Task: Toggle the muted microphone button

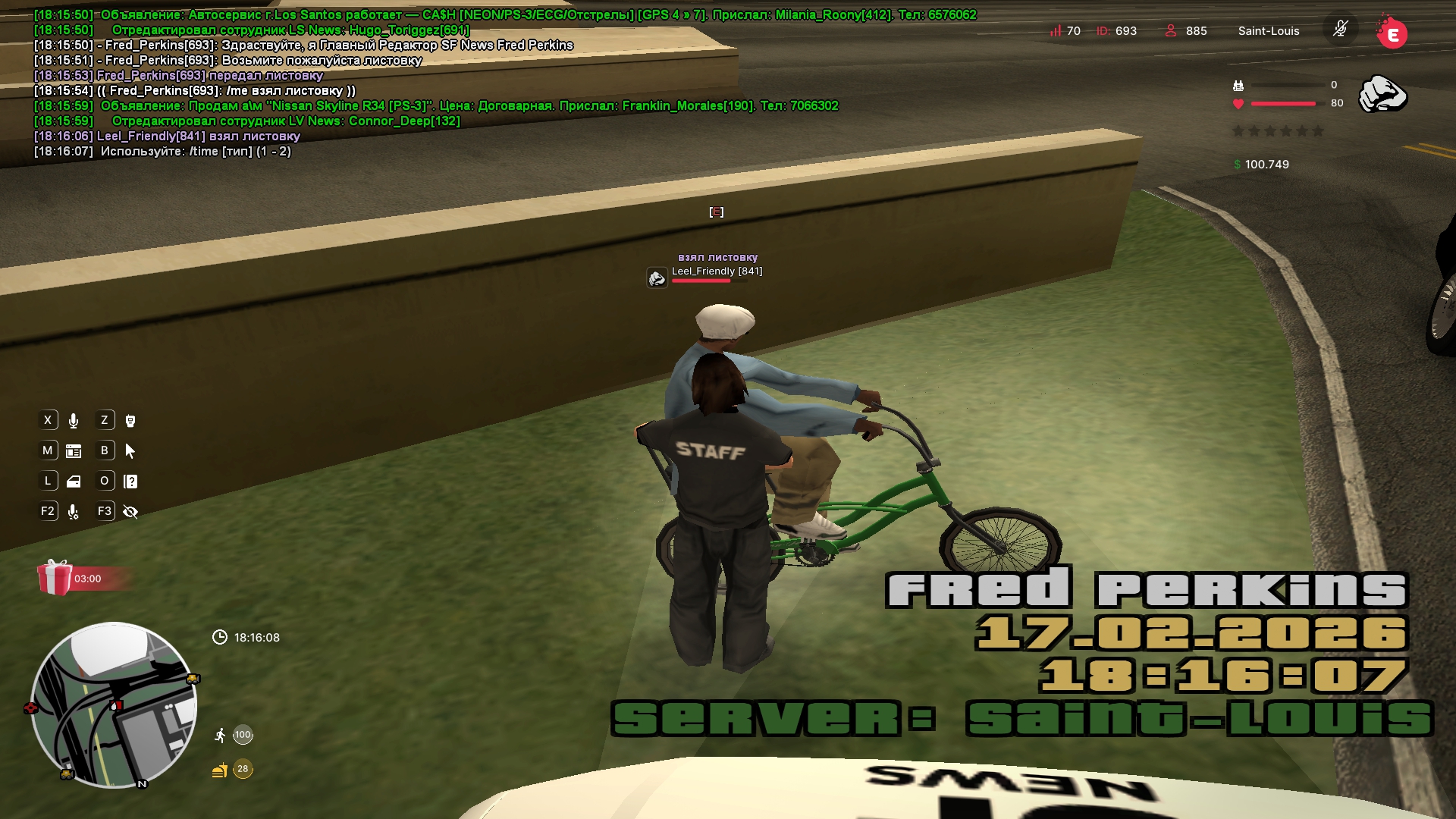Action: [x=1340, y=30]
